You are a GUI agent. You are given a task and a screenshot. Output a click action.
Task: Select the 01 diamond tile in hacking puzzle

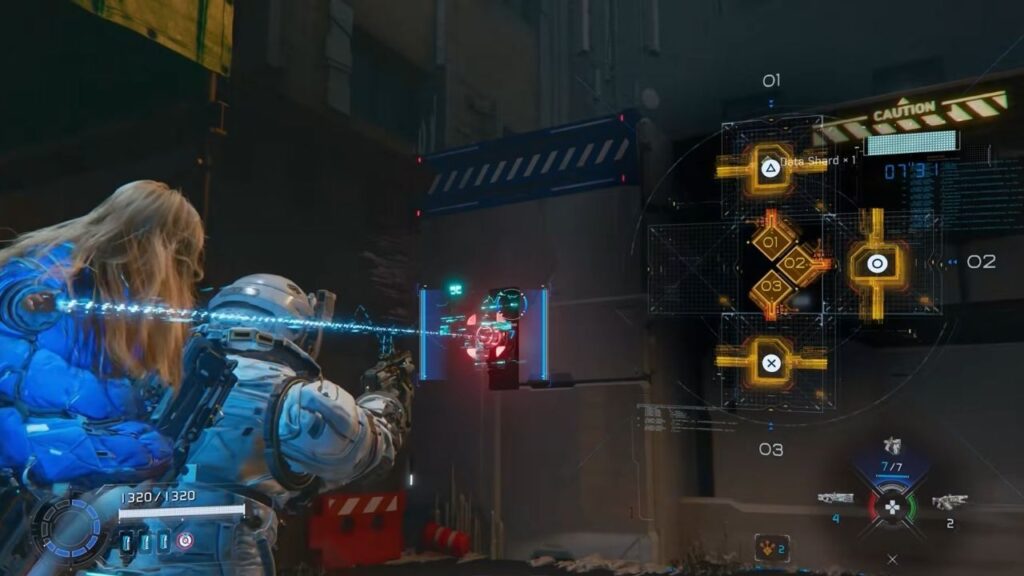771,242
